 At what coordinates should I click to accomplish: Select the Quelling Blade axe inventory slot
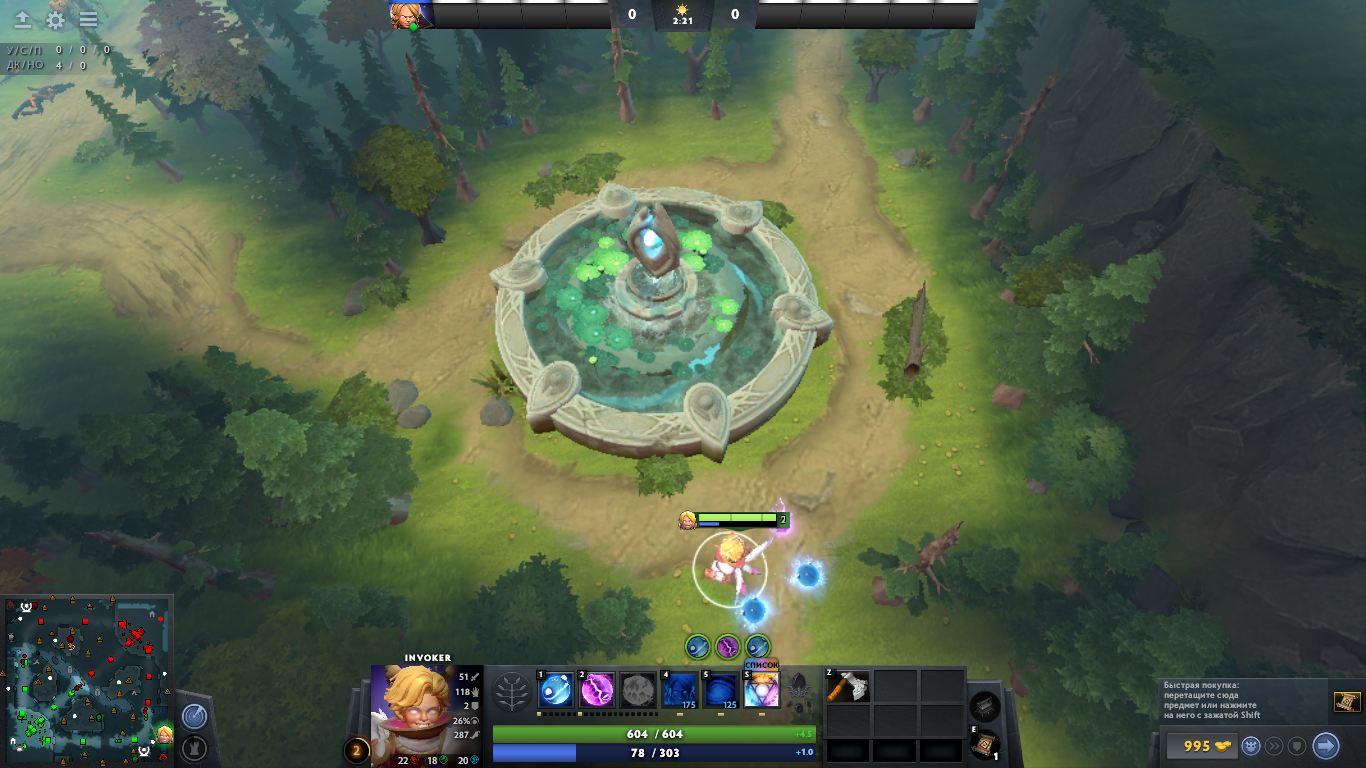[848, 687]
